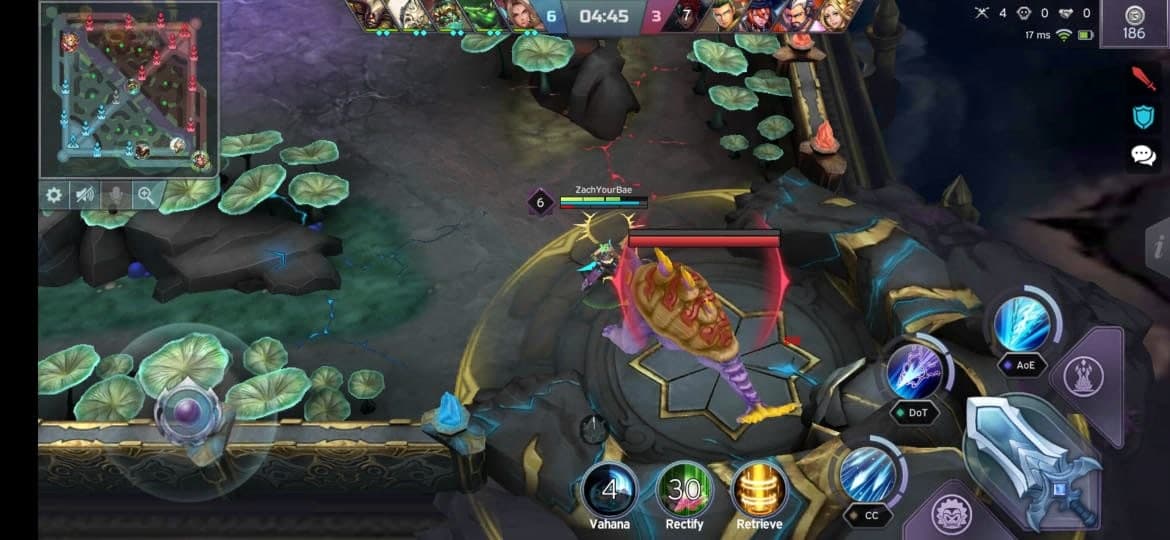Activate the AoE skill

(1022, 325)
